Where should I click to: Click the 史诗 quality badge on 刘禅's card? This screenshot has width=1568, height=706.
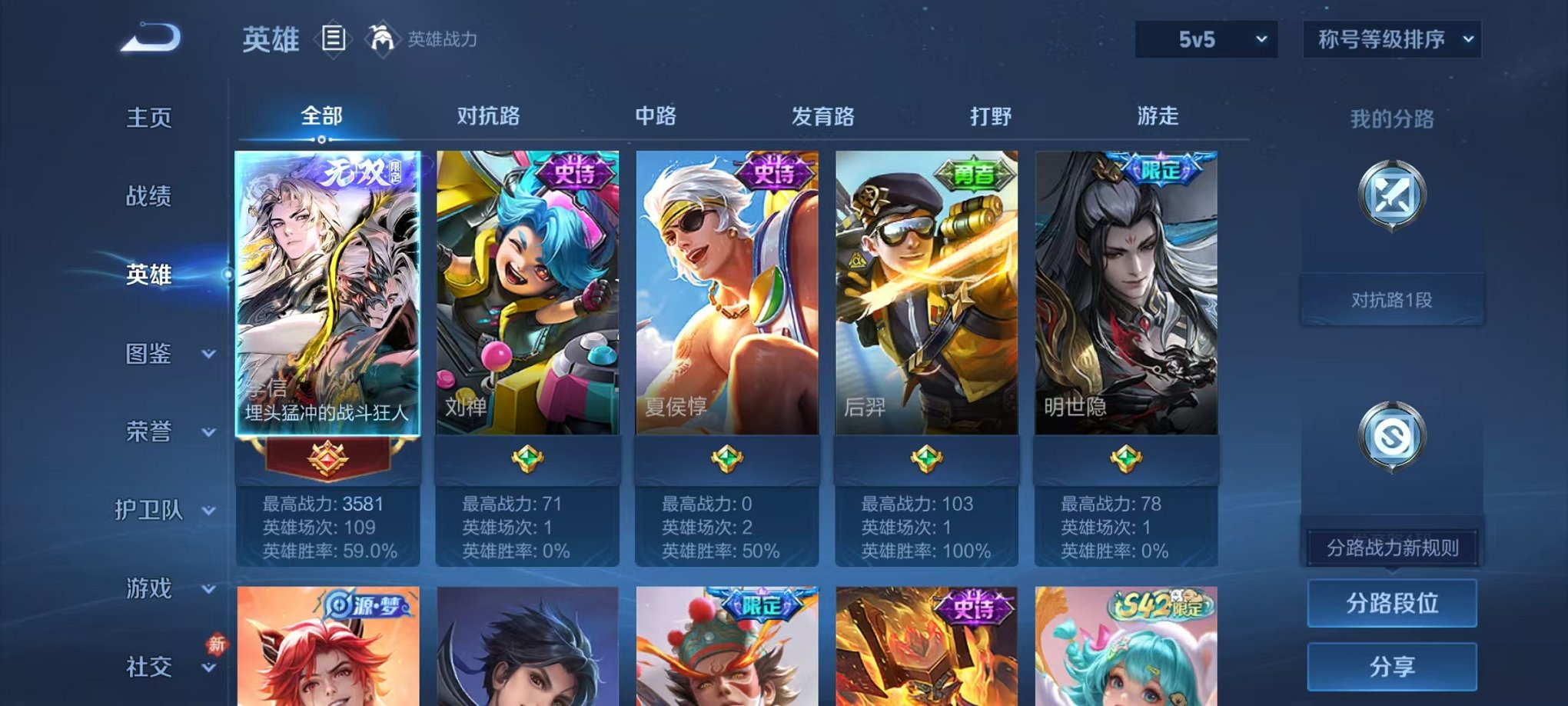click(x=568, y=174)
